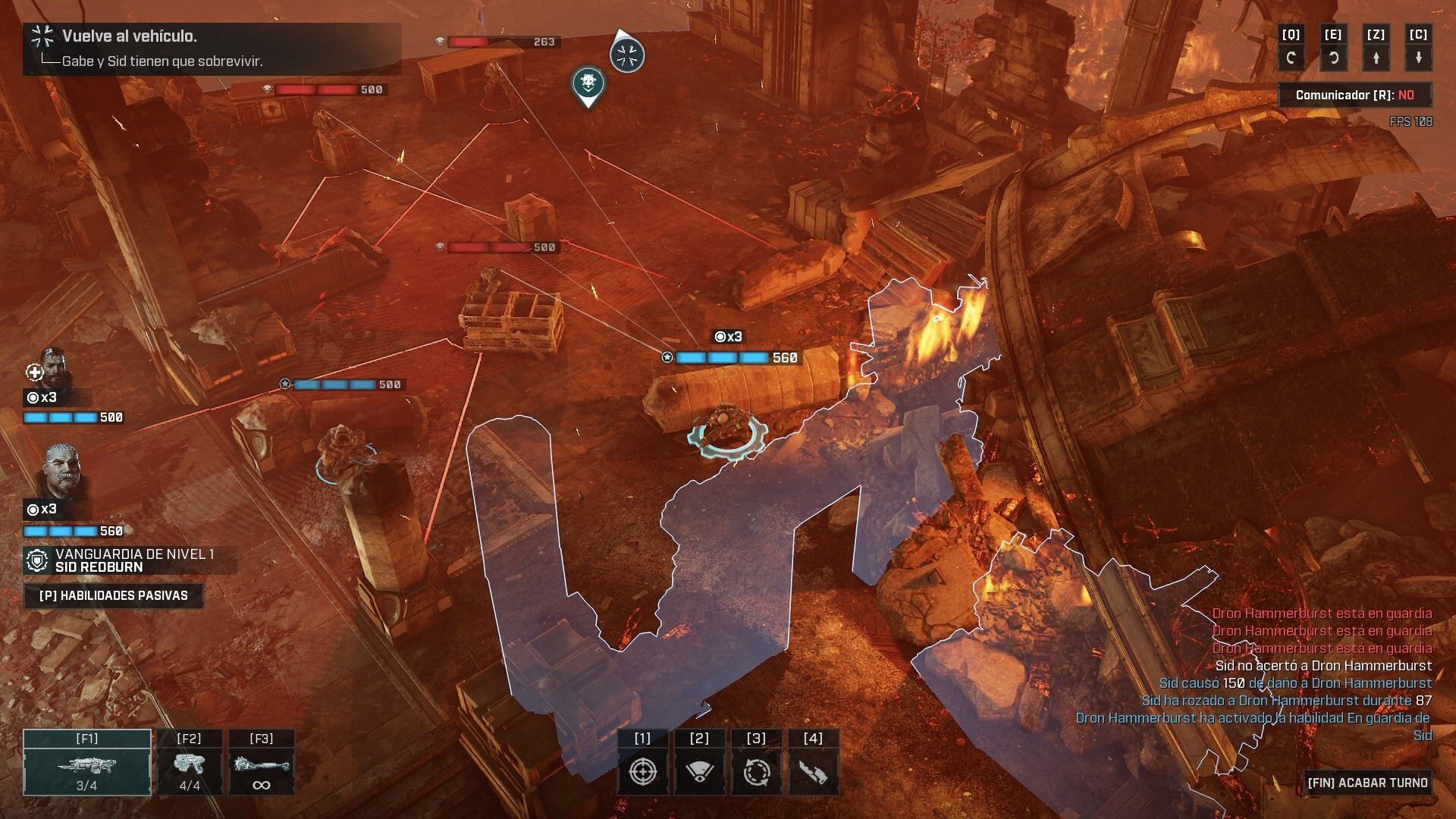Select the Lancer rifle weapon slot

87,763
